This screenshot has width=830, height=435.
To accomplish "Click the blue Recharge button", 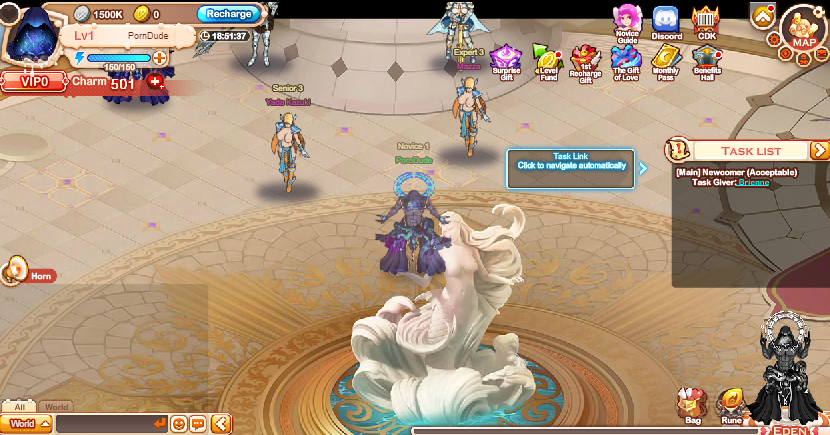I will (229, 14).
